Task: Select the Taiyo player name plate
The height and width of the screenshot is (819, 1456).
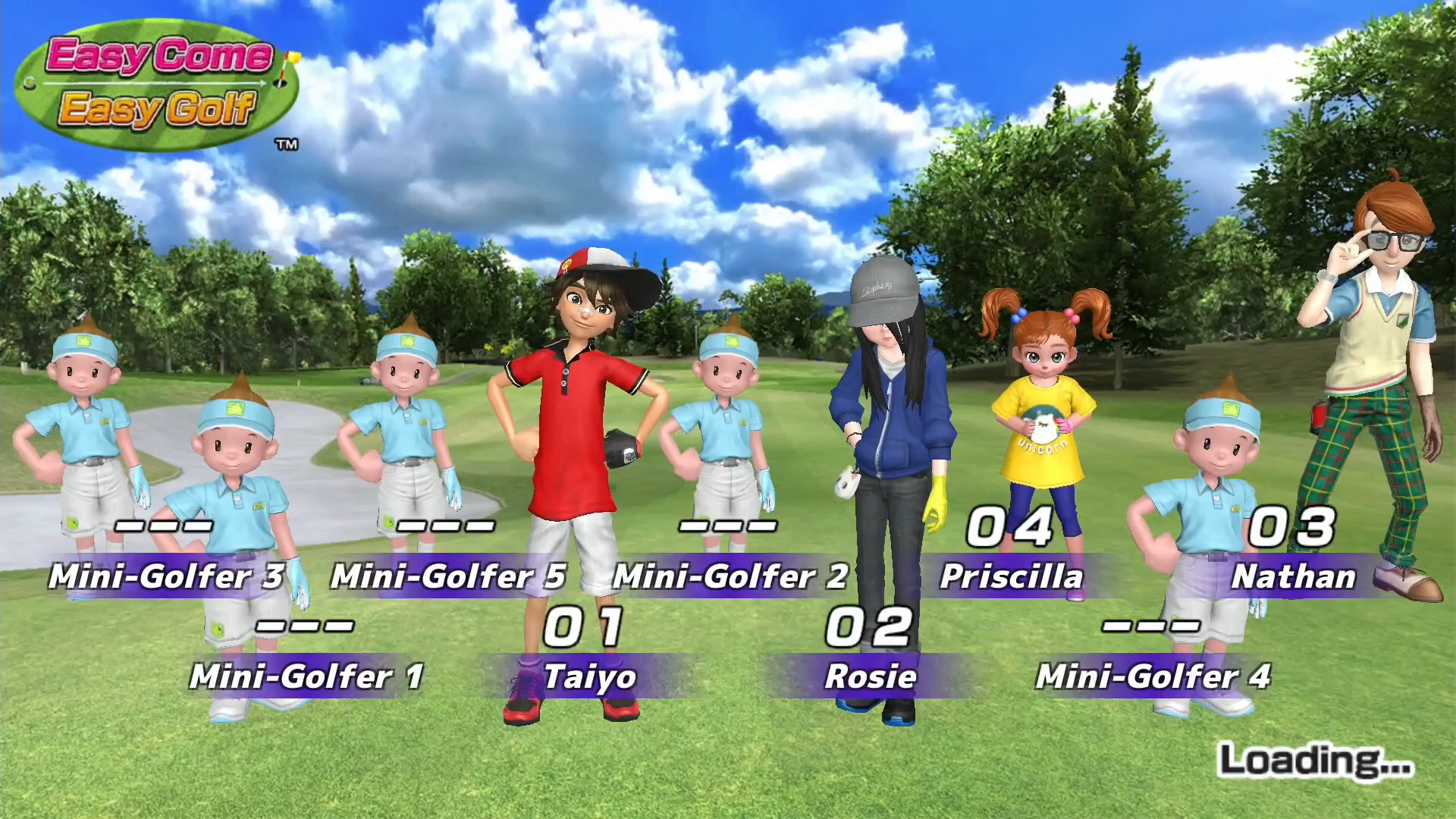Action: (590, 676)
